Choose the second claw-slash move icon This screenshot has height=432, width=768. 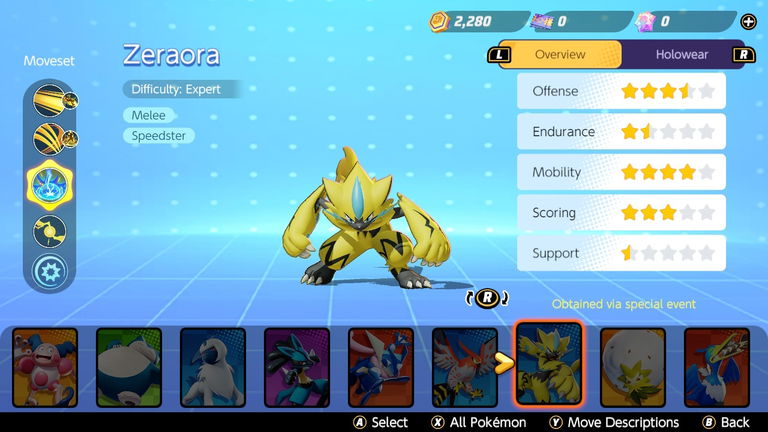[x=49, y=139]
